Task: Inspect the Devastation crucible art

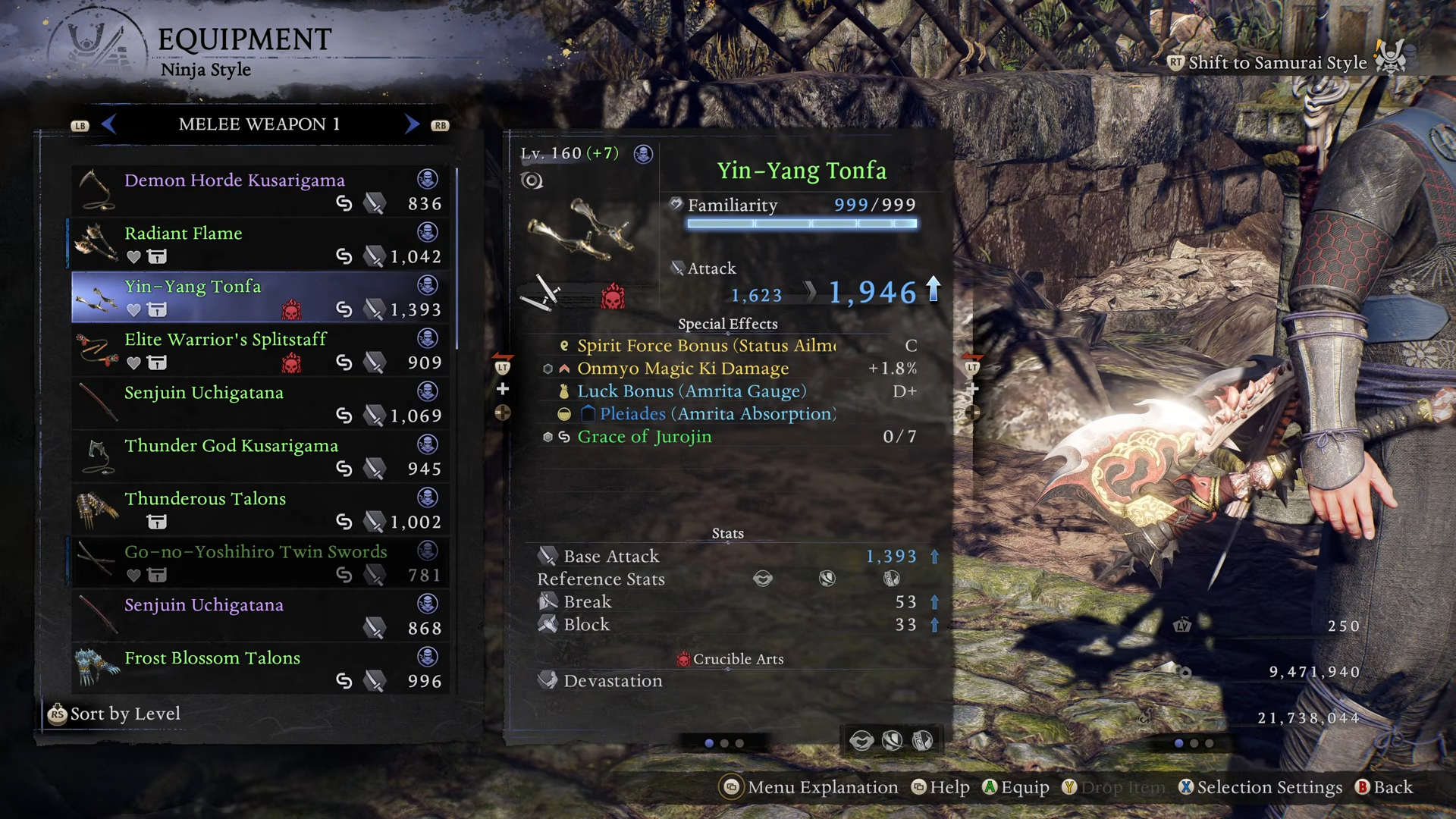Action: [613, 681]
